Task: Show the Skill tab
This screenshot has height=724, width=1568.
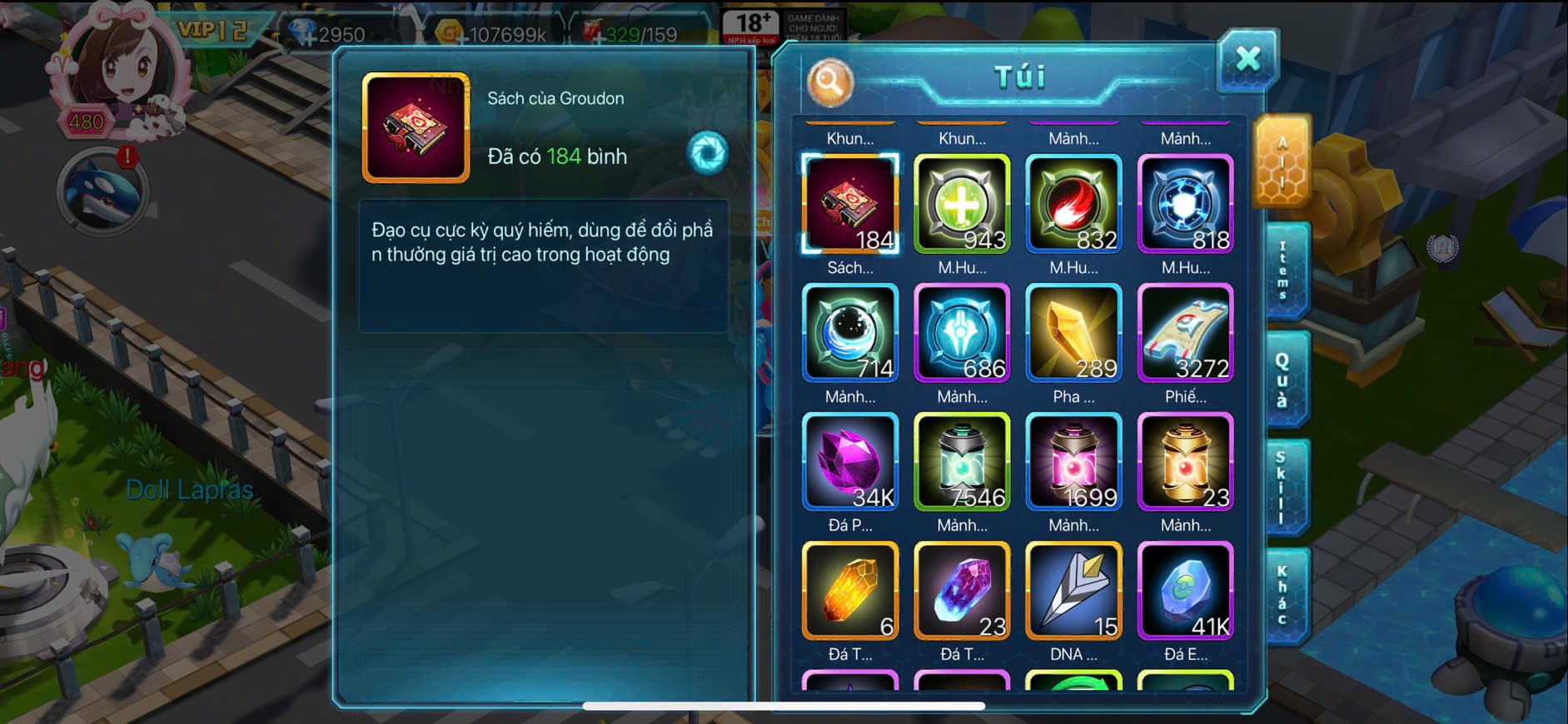Action: tap(1282, 487)
